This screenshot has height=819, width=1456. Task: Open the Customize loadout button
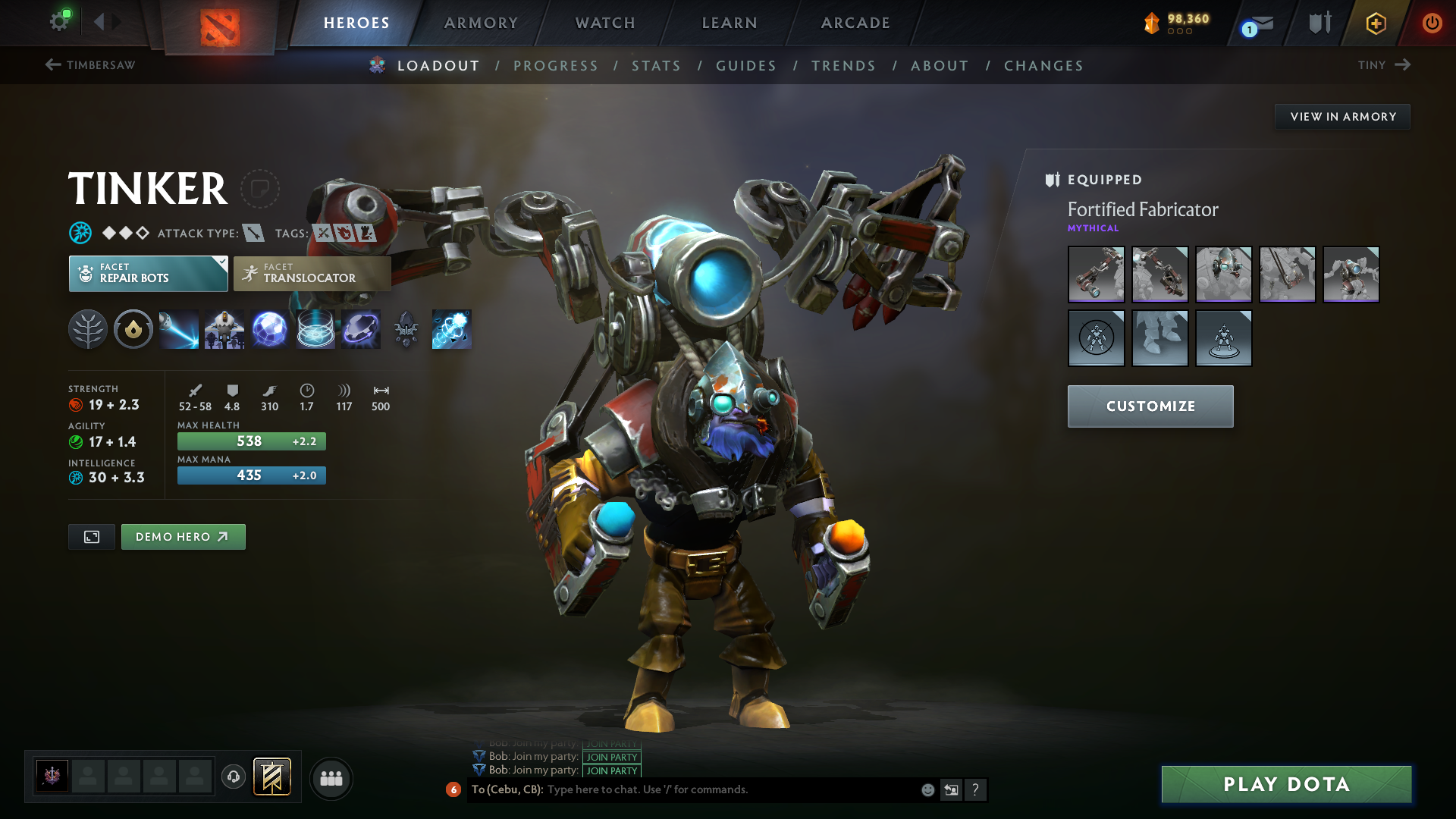click(1150, 406)
